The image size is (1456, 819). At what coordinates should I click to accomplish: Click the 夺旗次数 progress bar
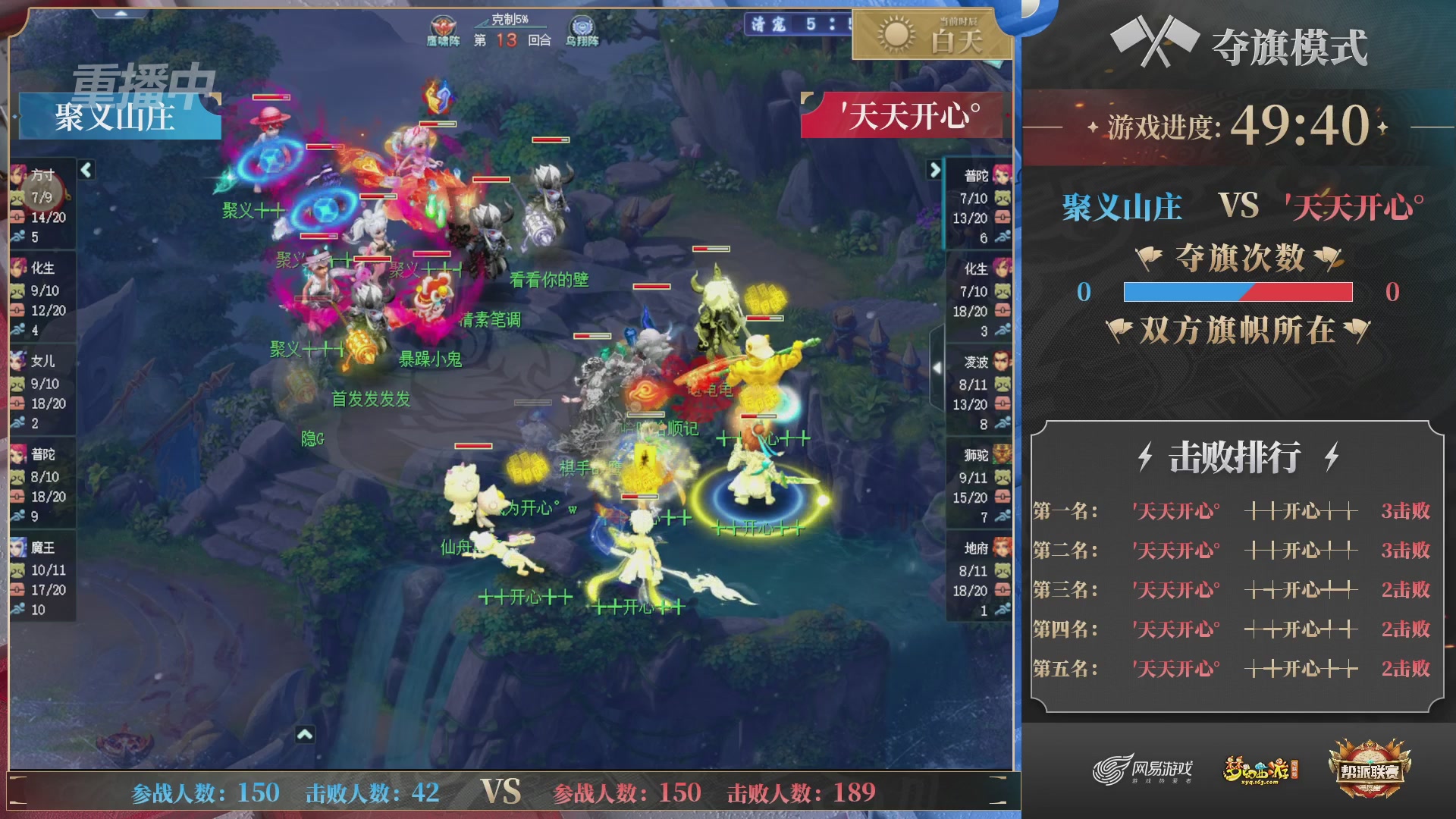click(x=1238, y=290)
